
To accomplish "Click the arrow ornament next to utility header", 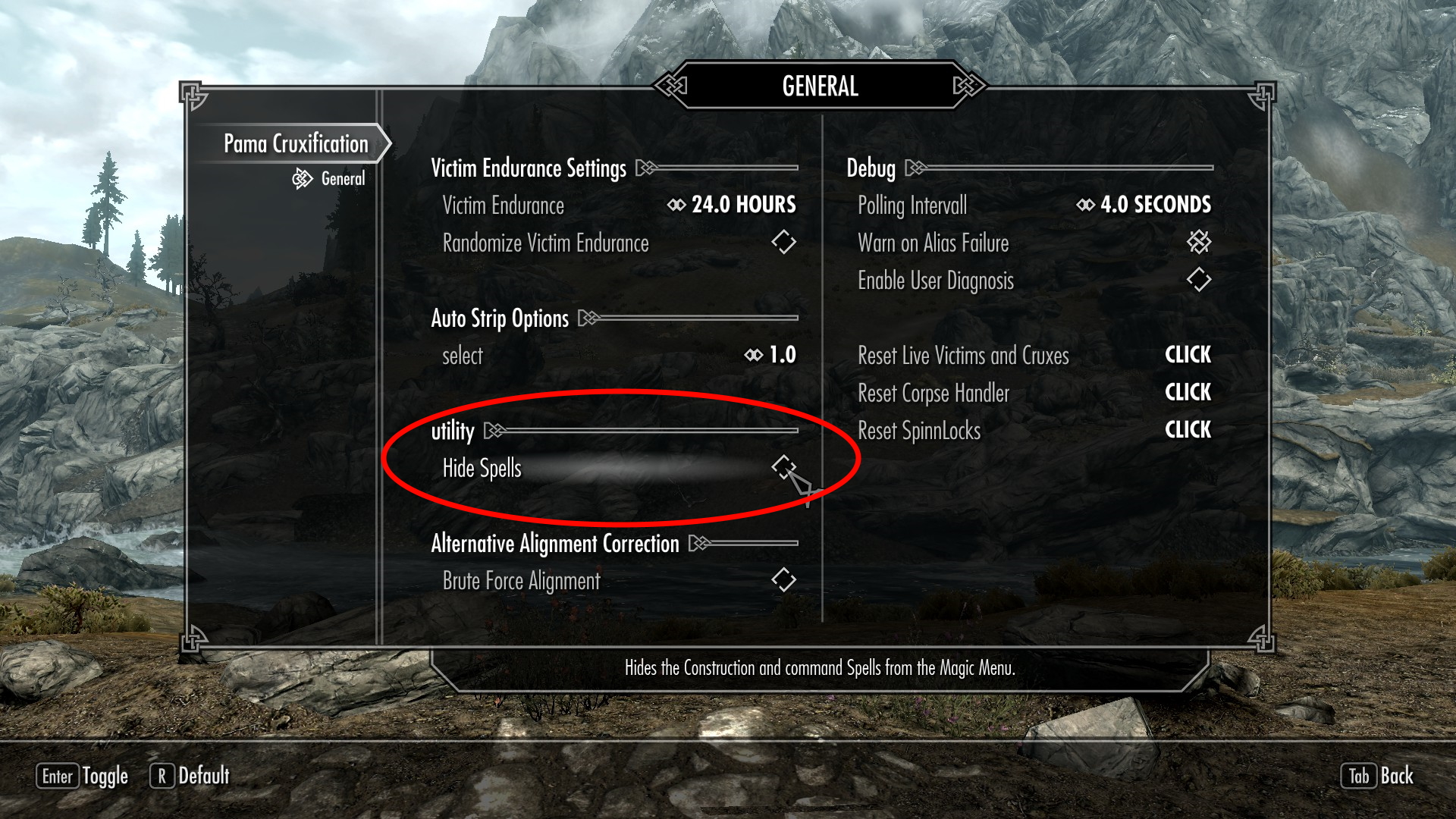I will [x=494, y=431].
